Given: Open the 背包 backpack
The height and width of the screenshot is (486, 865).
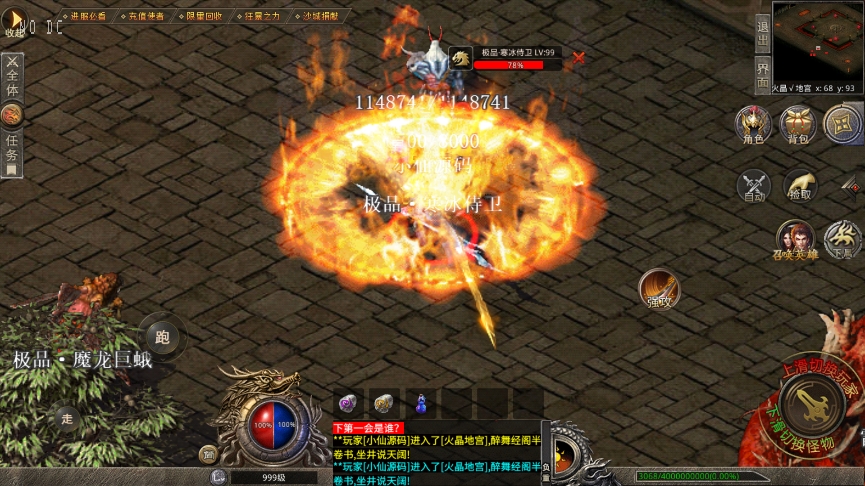Looking at the screenshot, I should pyautogui.click(x=797, y=125).
